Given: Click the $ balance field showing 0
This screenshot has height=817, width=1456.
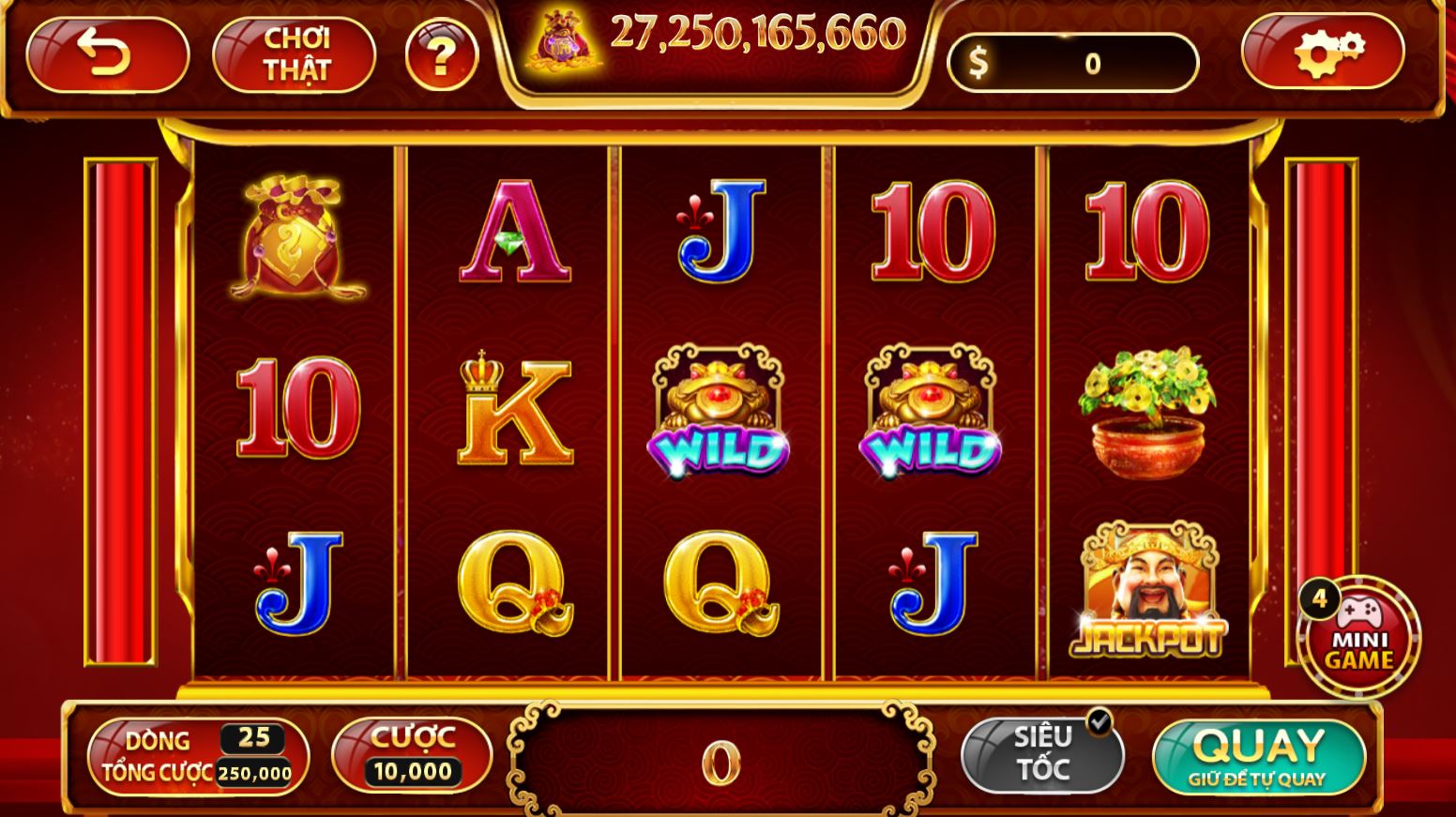Looking at the screenshot, I should (1074, 60).
